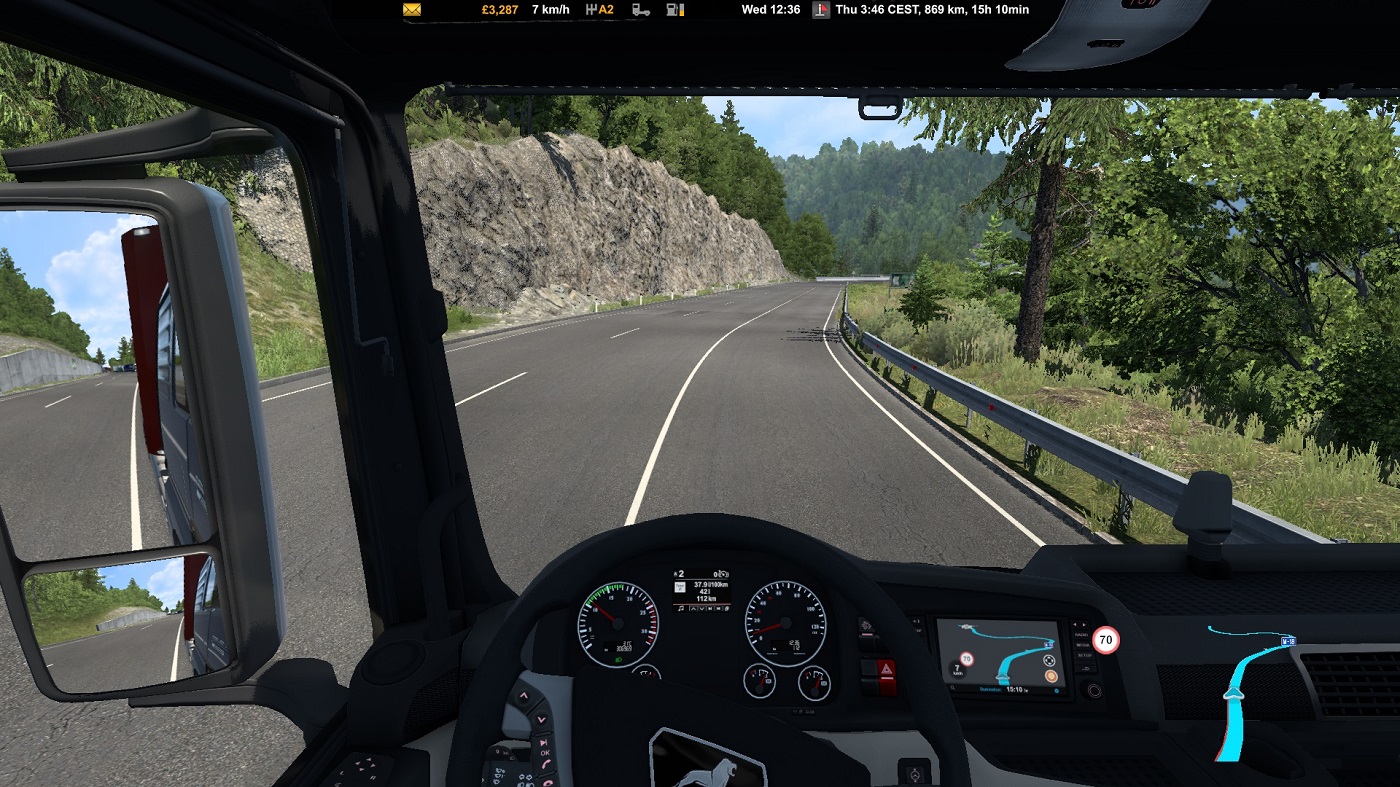Open the job delivery flag icon
This screenshot has height=787, width=1400.
click(821, 10)
